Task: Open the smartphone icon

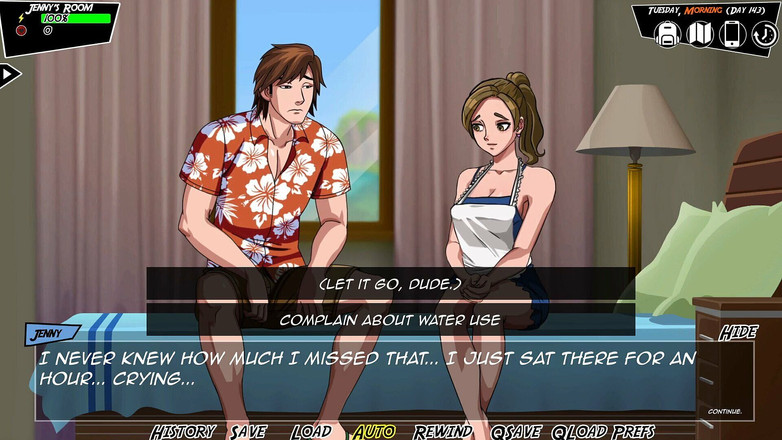Action: [732, 34]
